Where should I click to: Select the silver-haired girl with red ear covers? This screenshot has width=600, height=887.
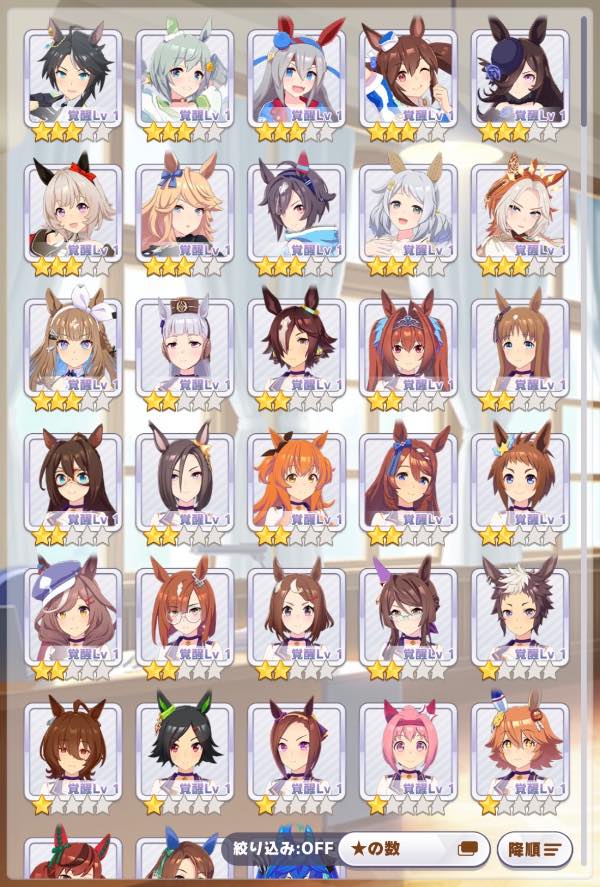click(296, 78)
